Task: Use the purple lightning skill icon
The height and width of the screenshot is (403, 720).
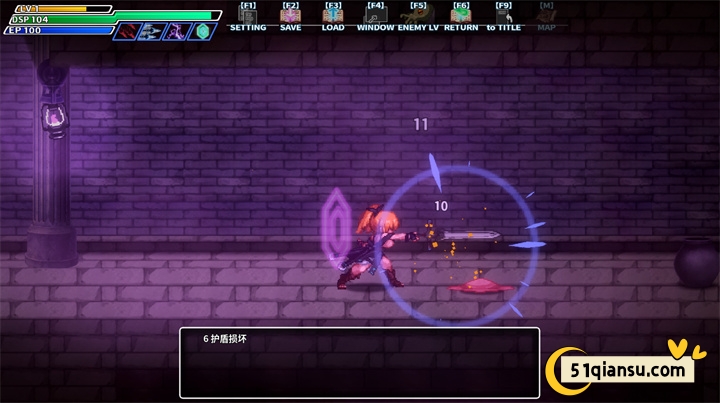Action: point(176,31)
